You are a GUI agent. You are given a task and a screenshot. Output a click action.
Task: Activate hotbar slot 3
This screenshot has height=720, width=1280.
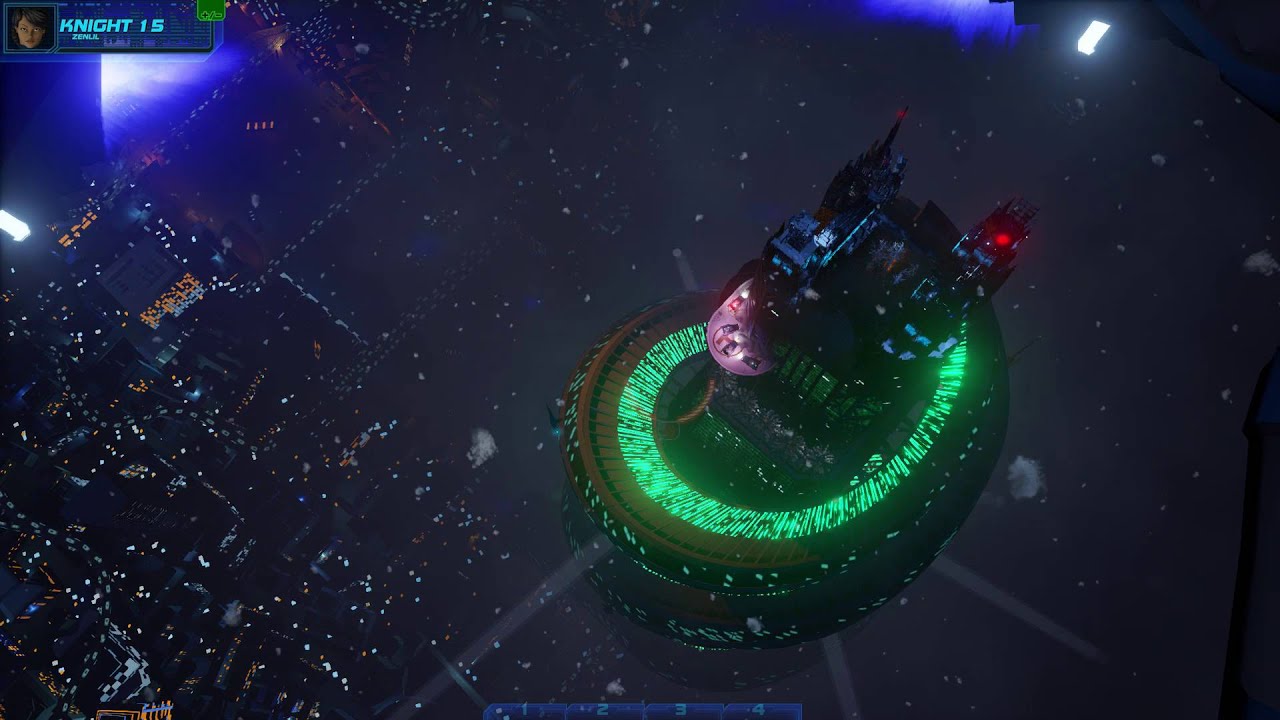pyautogui.click(x=681, y=711)
